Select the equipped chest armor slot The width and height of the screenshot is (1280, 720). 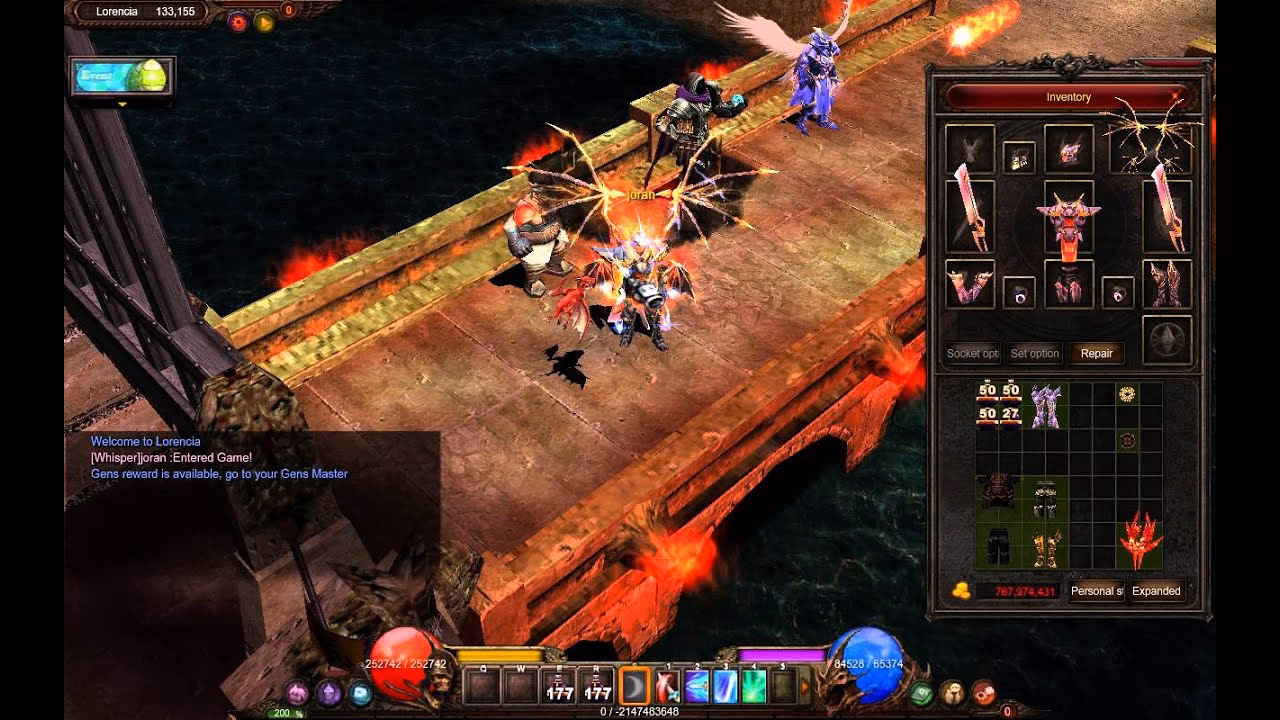(1068, 217)
